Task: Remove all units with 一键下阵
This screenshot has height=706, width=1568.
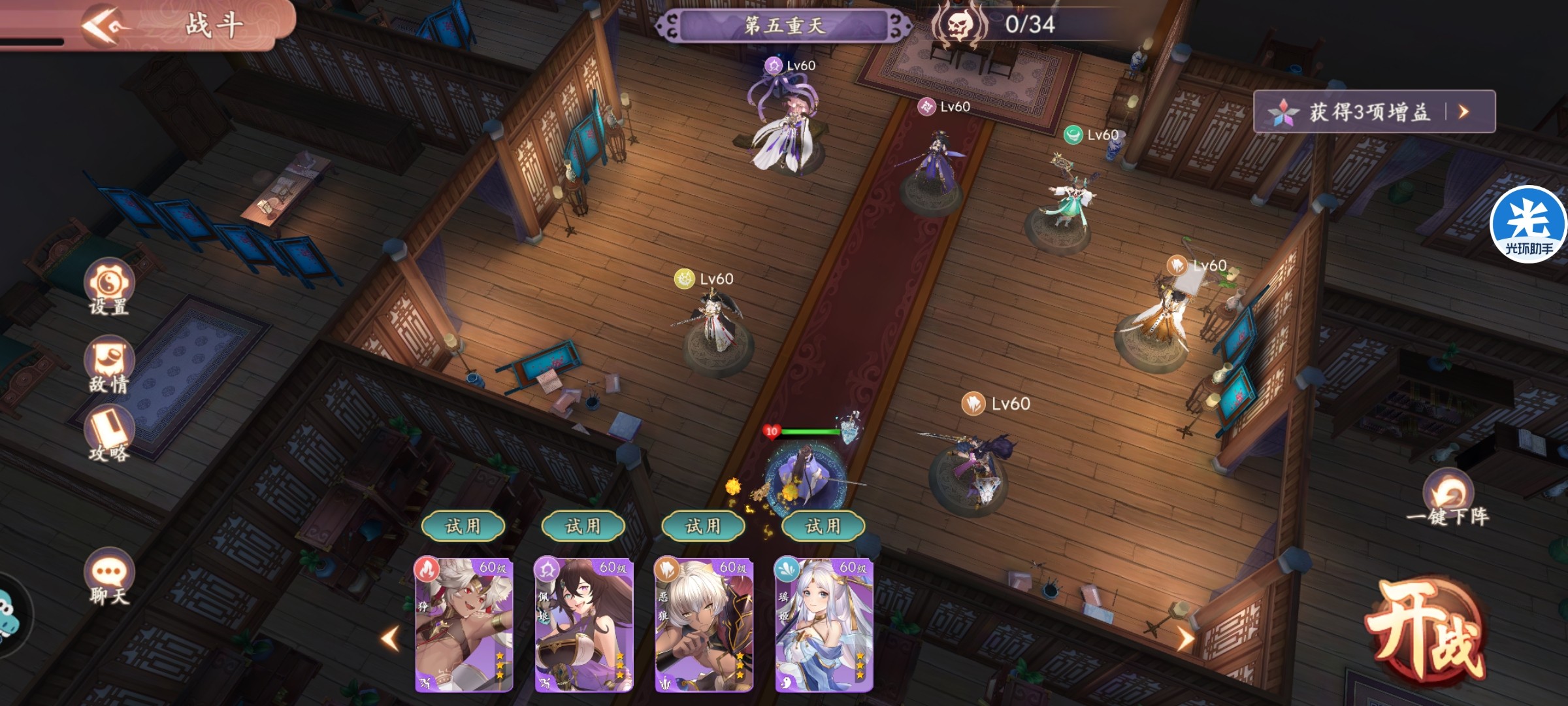Action: coord(1448,499)
